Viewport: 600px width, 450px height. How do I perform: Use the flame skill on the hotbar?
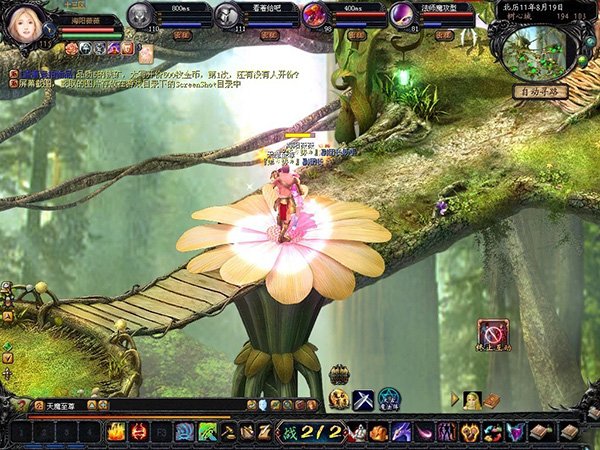pyautogui.click(x=116, y=432)
